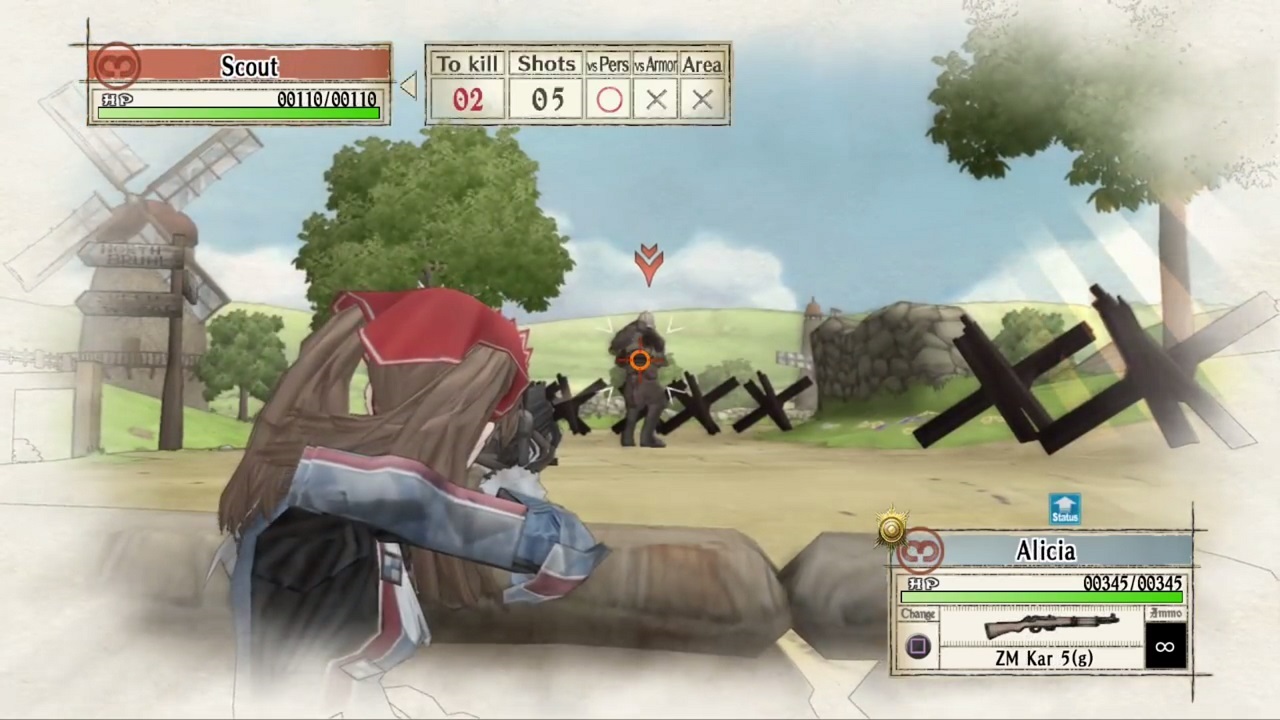Click the infinity Ammo icon
Image resolution: width=1280 pixels, height=720 pixels.
coord(1164,646)
